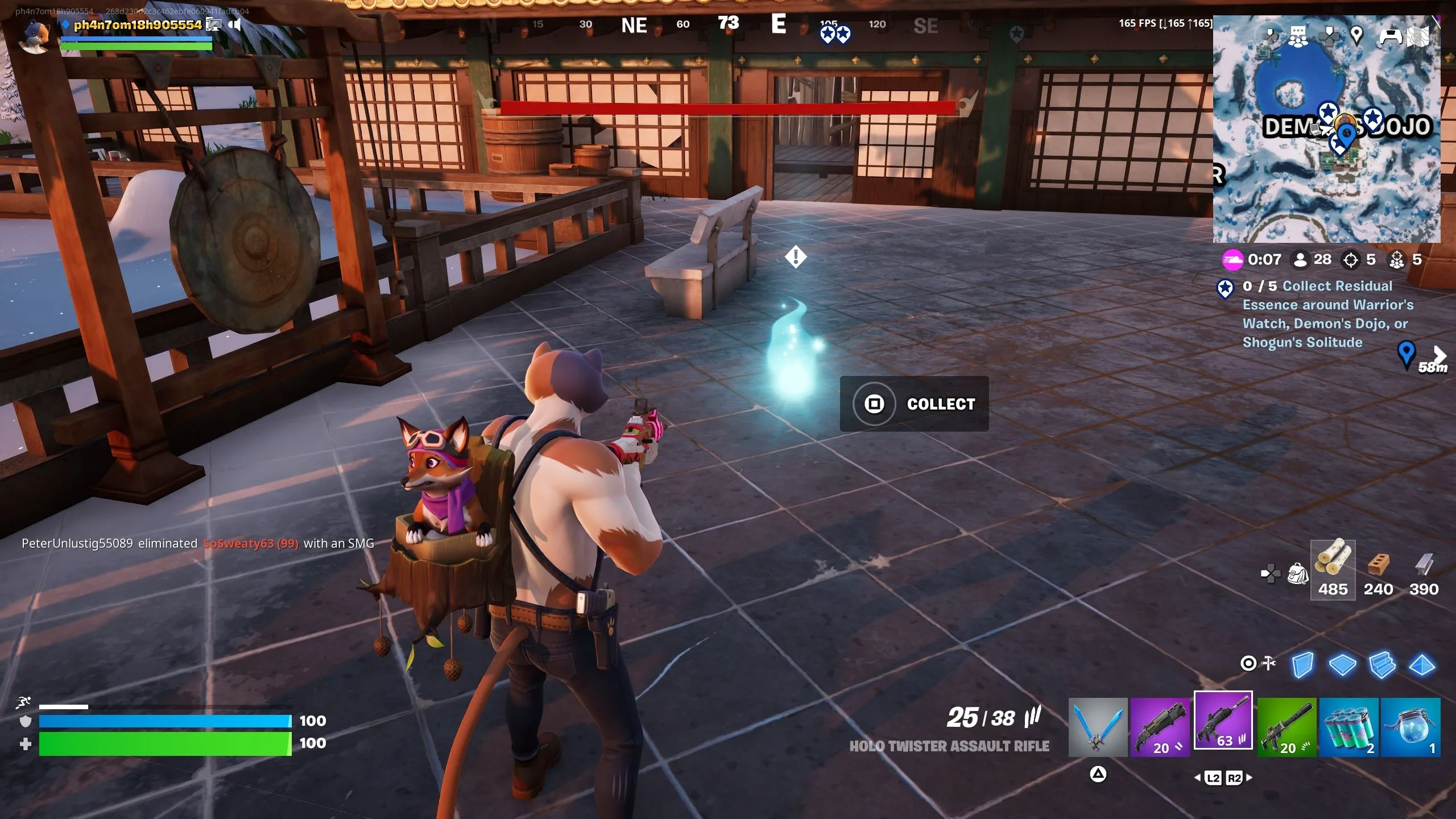
Task: Choose the floor building piece
Action: 1342,664
